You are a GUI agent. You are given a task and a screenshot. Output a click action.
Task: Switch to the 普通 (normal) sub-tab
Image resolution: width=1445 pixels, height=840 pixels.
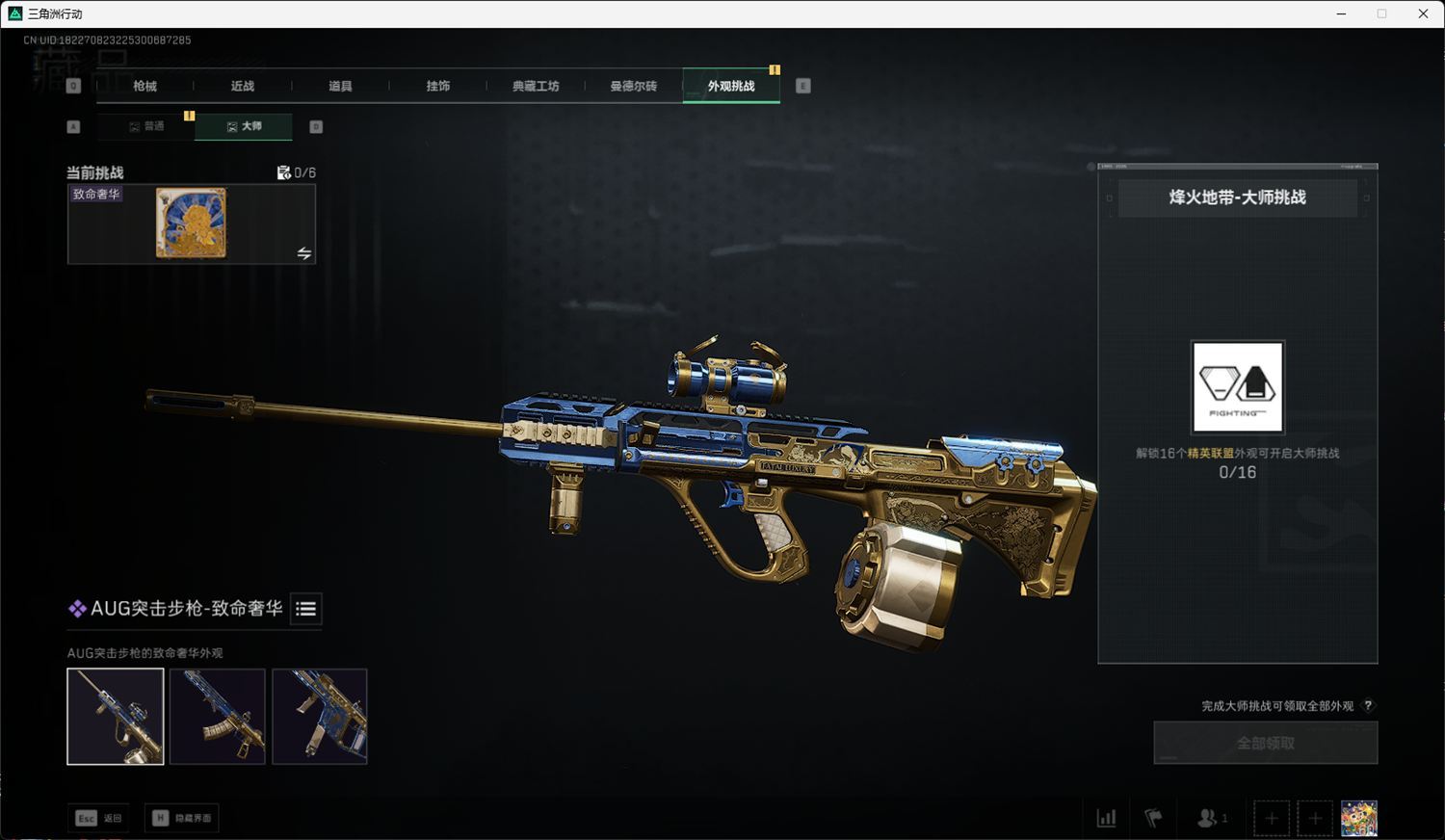click(x=146, y=126)
